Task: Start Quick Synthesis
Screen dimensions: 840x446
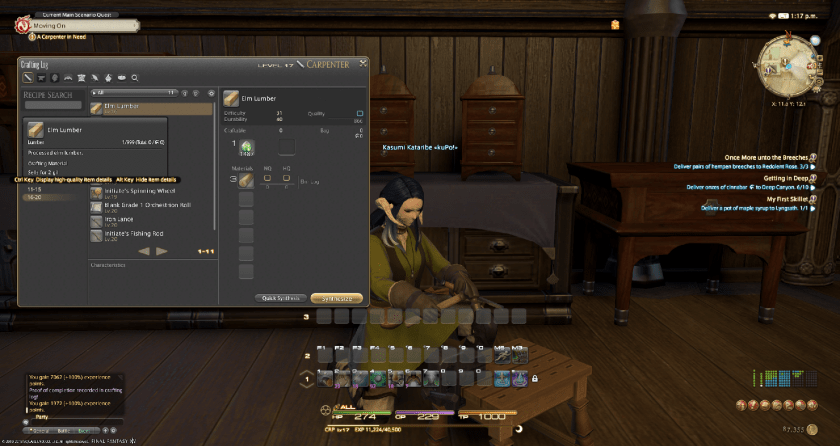Action: pos(280,297)
